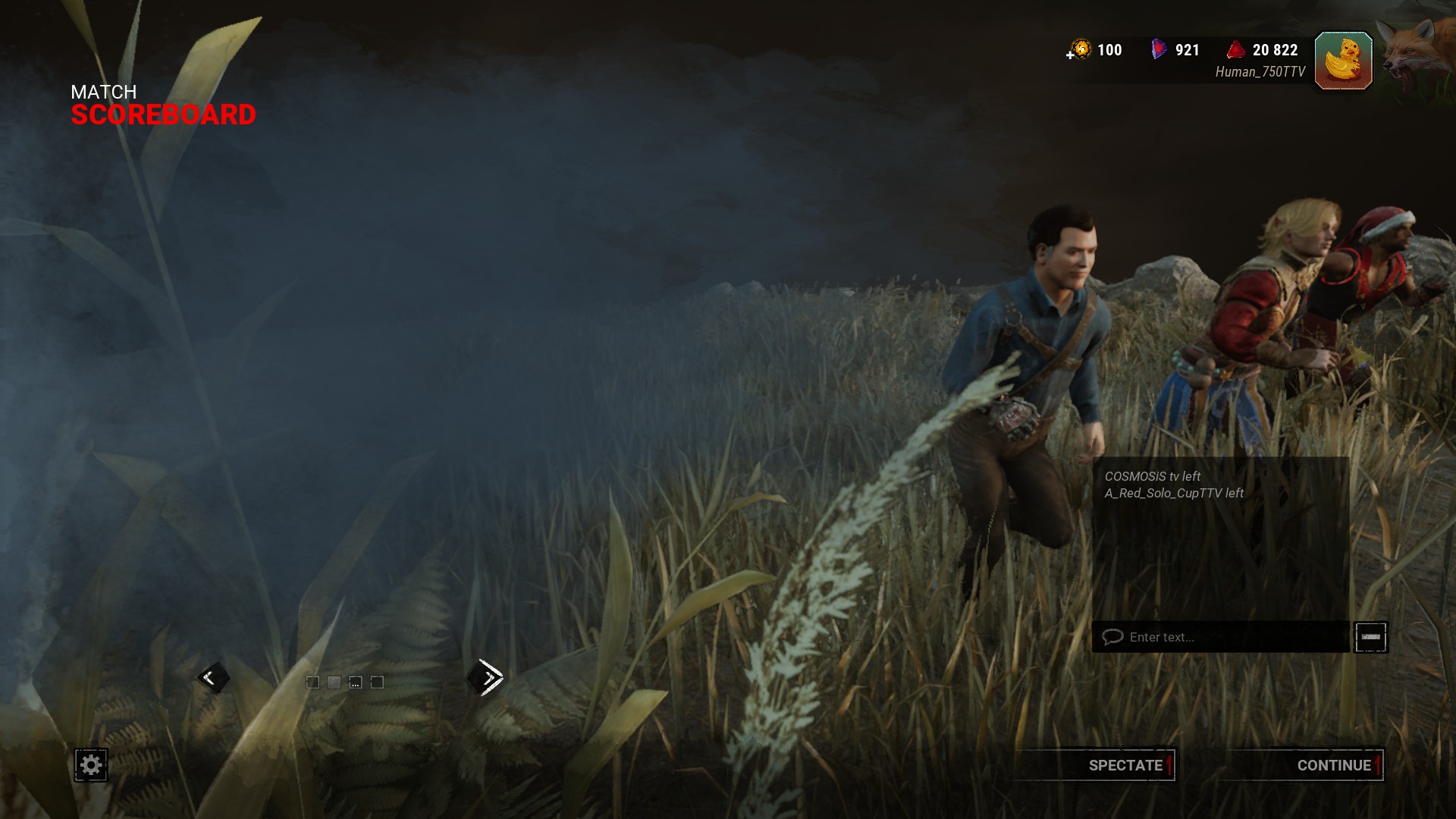Collapse the chat box with minus button
This screenshot has width=1456, height=819.
pyautogui.click(x=1370, y=637)
